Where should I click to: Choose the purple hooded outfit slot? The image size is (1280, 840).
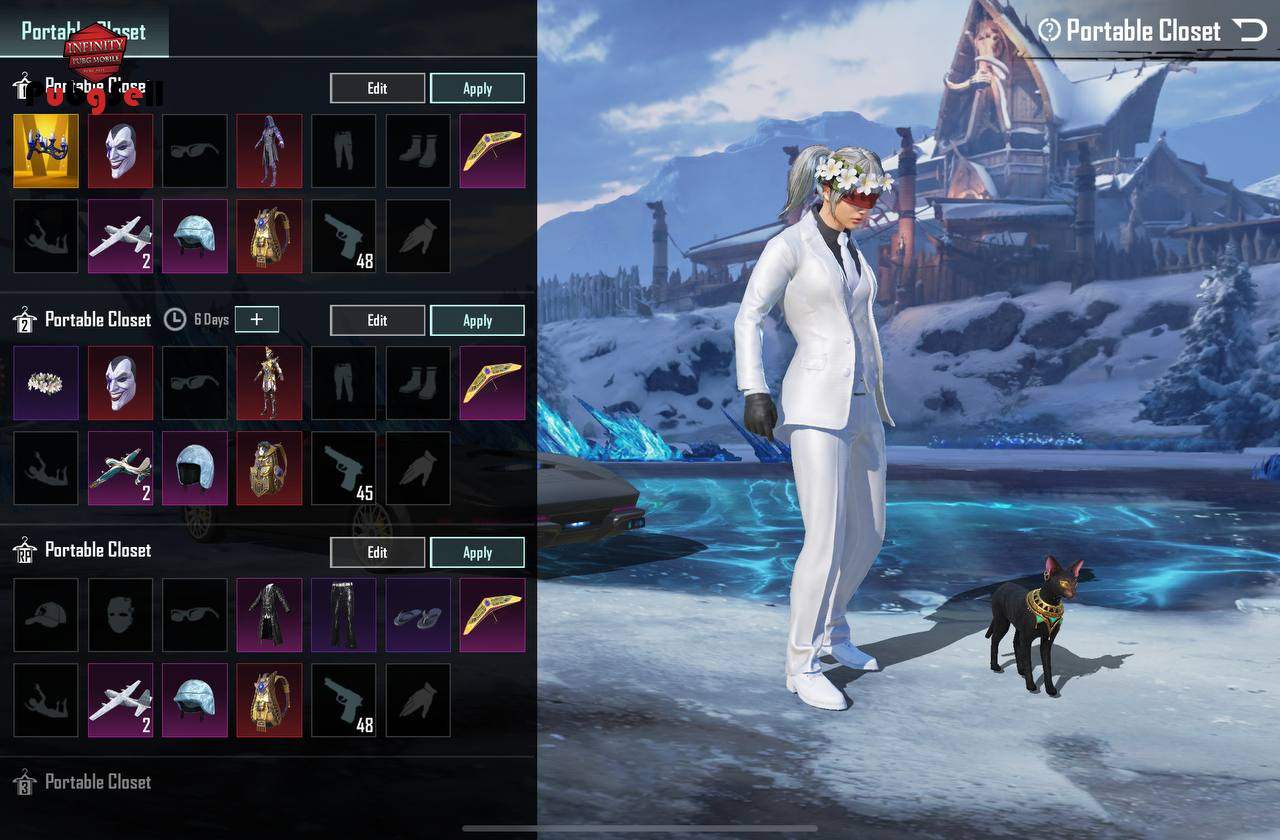pyautogui.click(x=269, y=151)
